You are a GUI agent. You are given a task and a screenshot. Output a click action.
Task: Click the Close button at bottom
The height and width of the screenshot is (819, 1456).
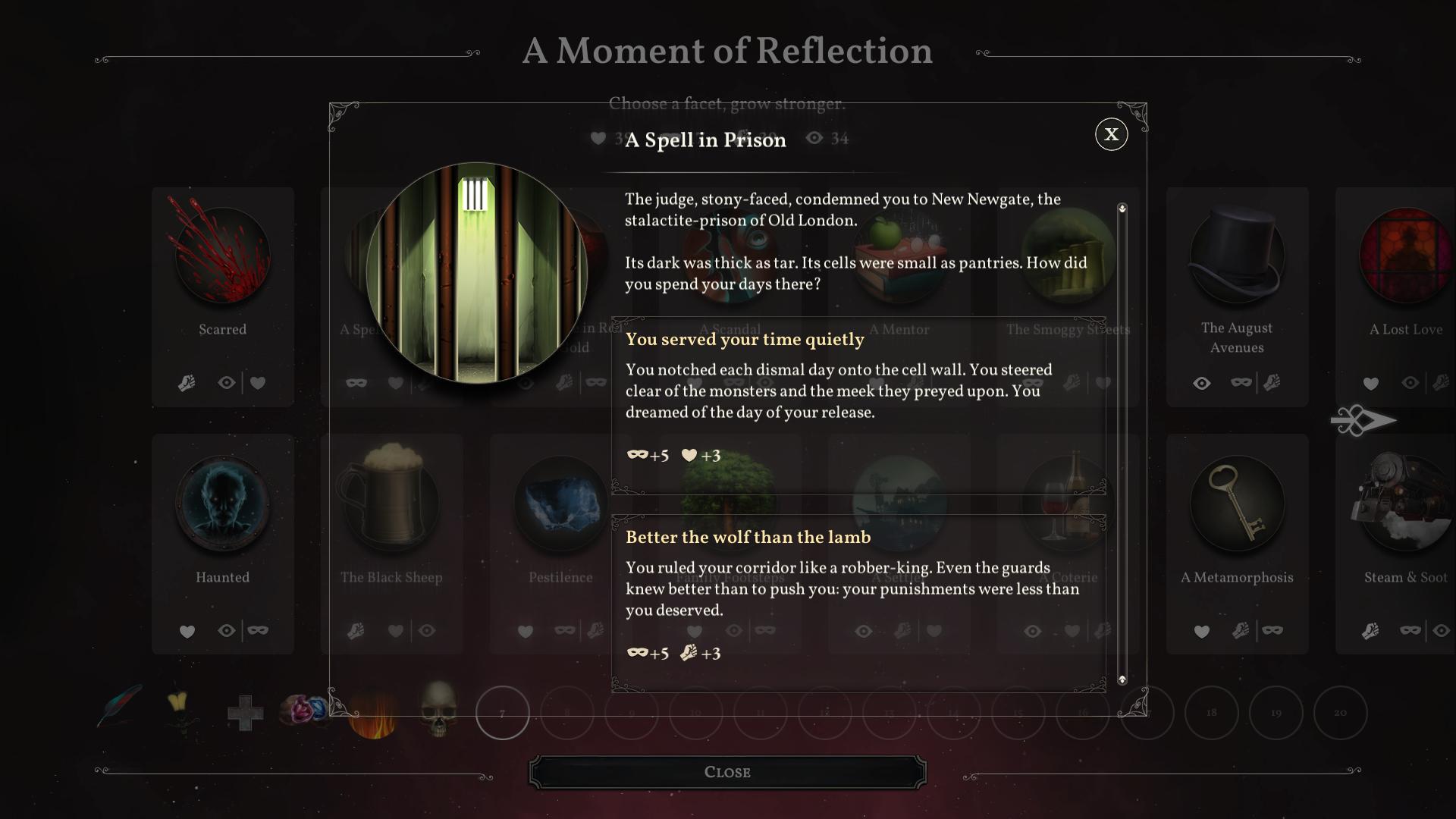click(727, 772)
